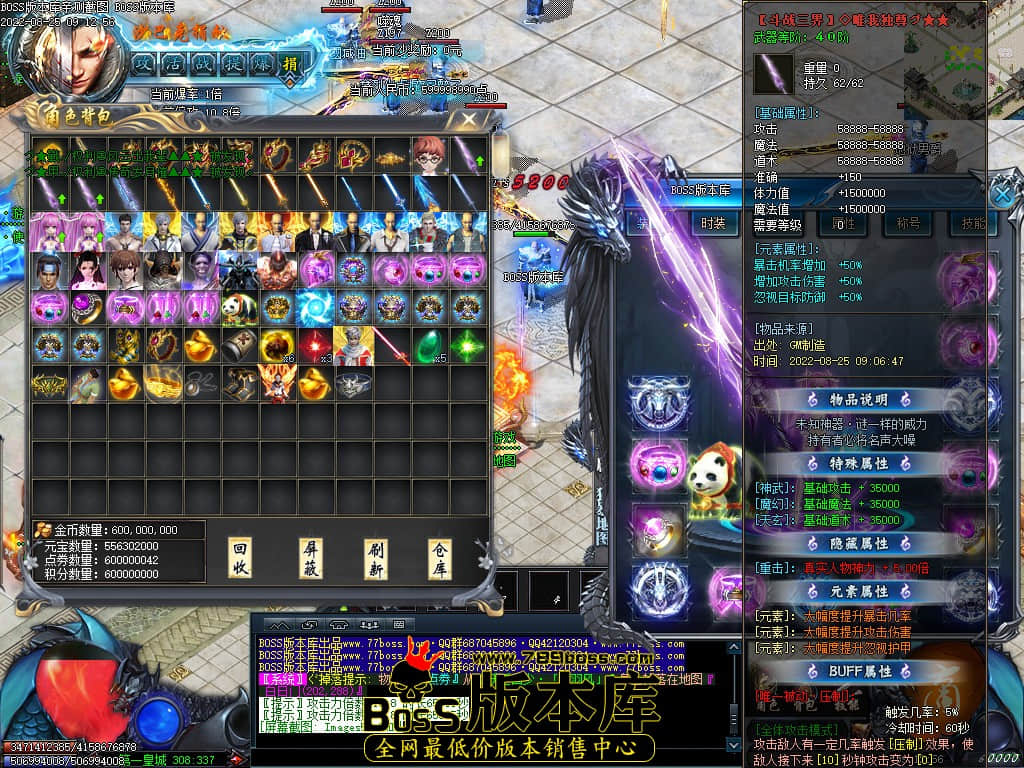
Task: Select the red long sword item
Action: click(392, 345)
